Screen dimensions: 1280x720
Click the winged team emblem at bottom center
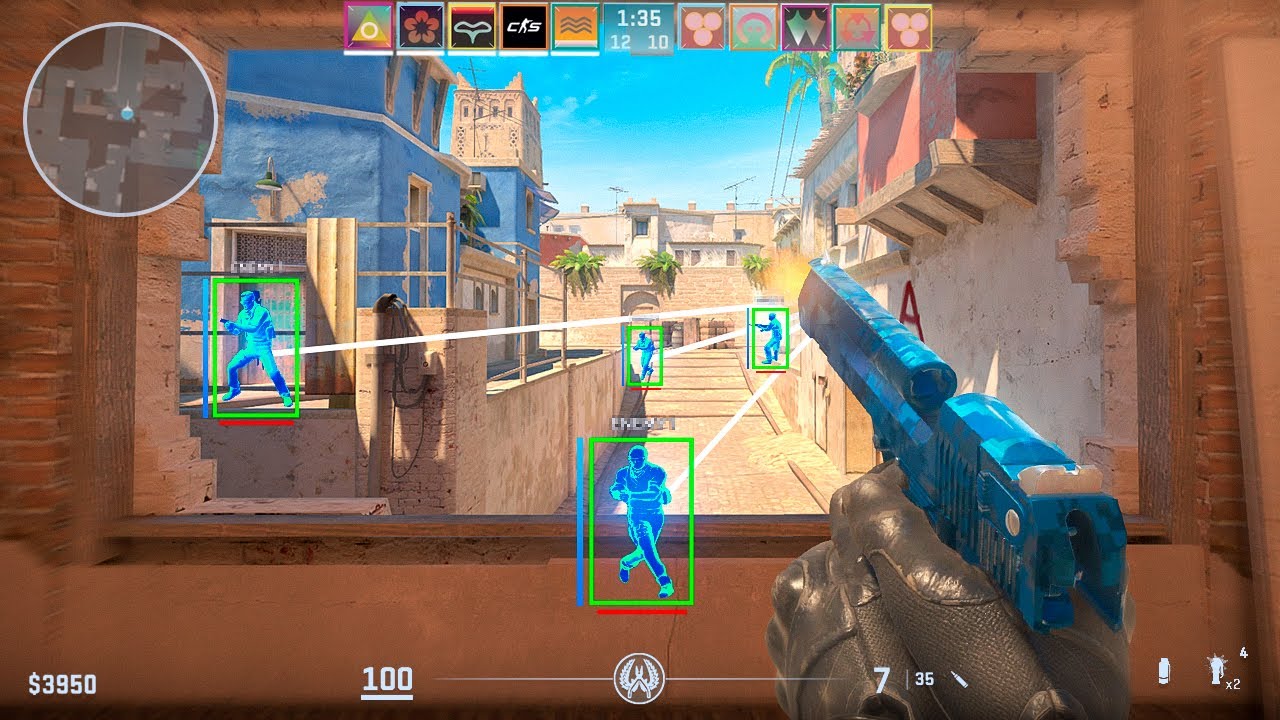coord(639,679)
